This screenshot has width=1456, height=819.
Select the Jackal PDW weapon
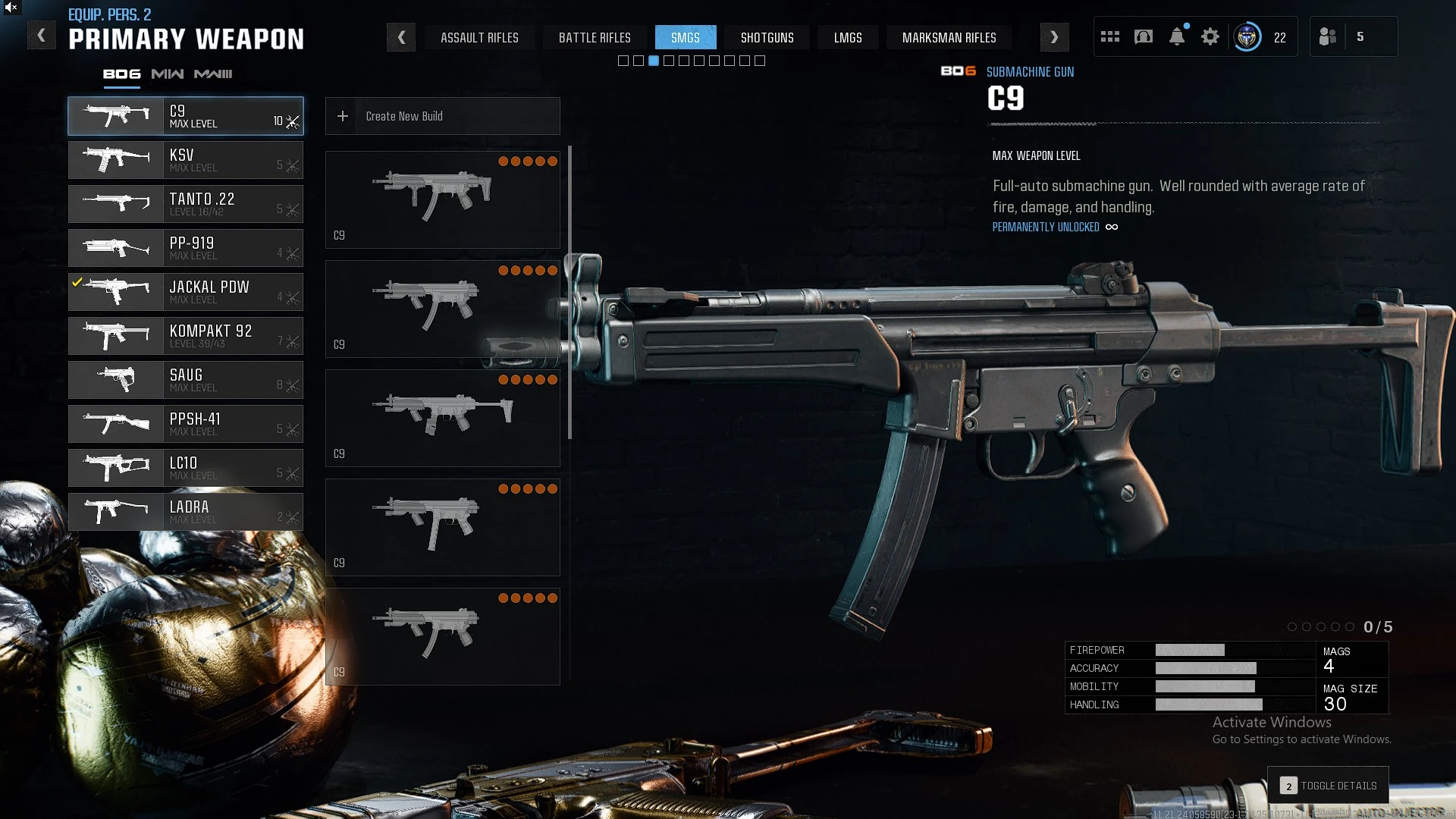(186, 292)
